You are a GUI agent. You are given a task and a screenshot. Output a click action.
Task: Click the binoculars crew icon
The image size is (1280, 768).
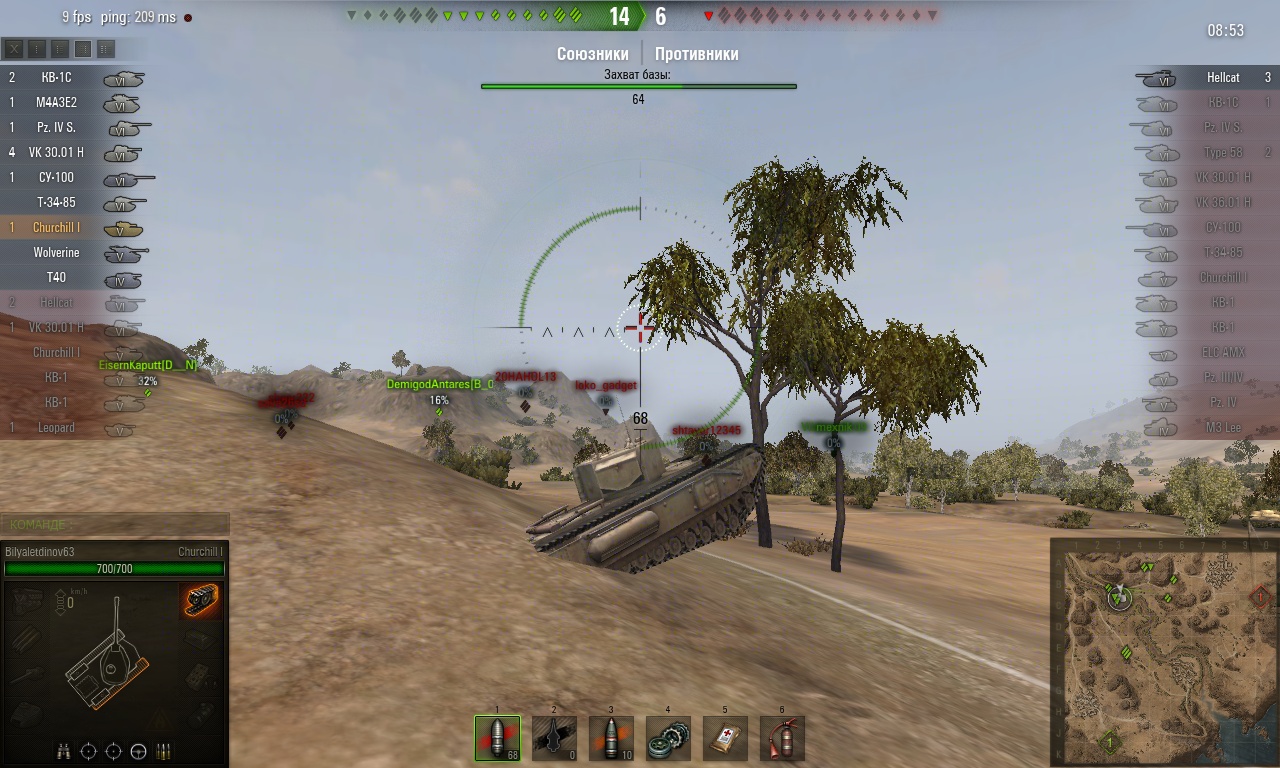(x=64, y=751)
